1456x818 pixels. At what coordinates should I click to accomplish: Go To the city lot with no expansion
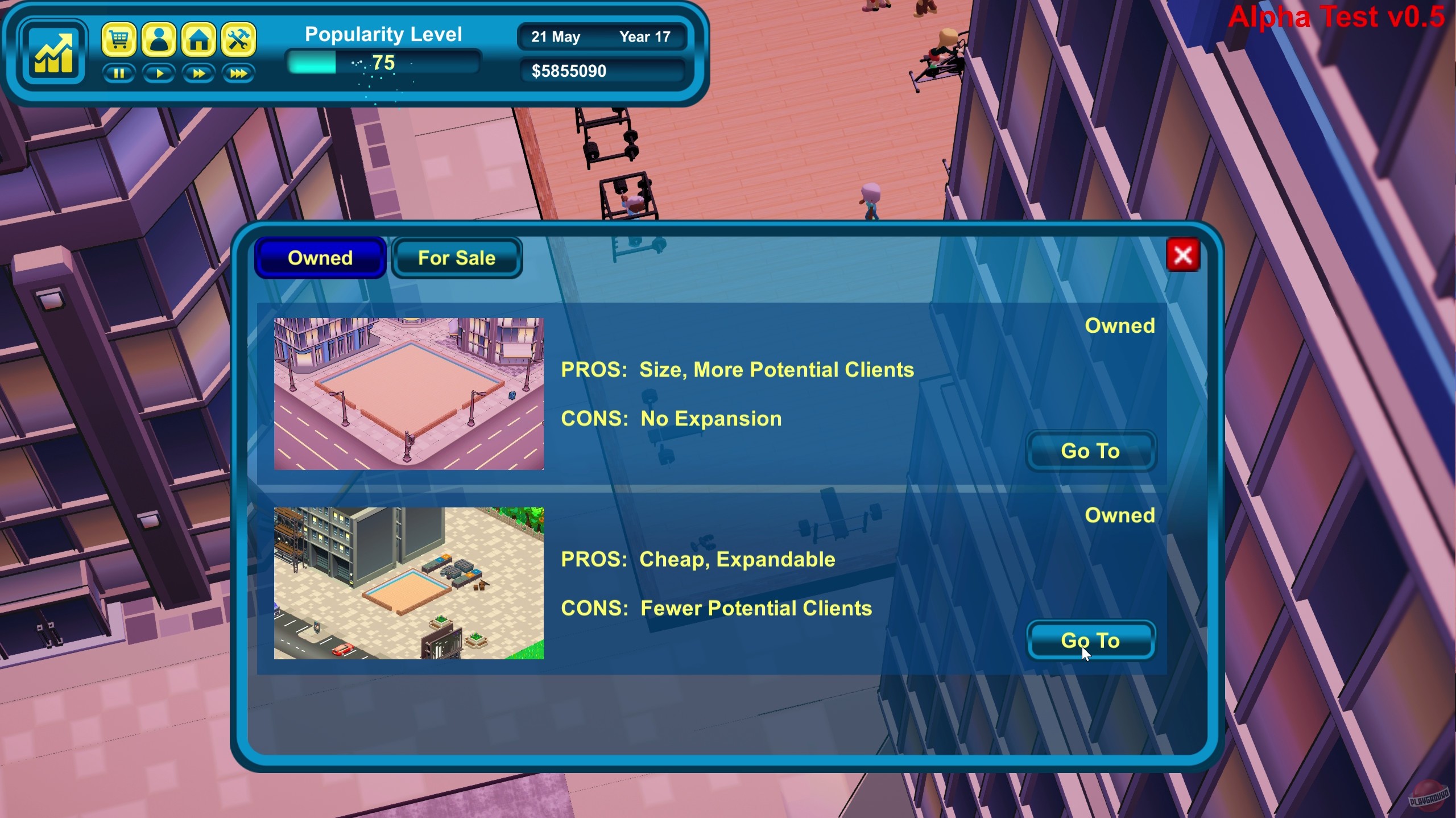pos(1091,451)
